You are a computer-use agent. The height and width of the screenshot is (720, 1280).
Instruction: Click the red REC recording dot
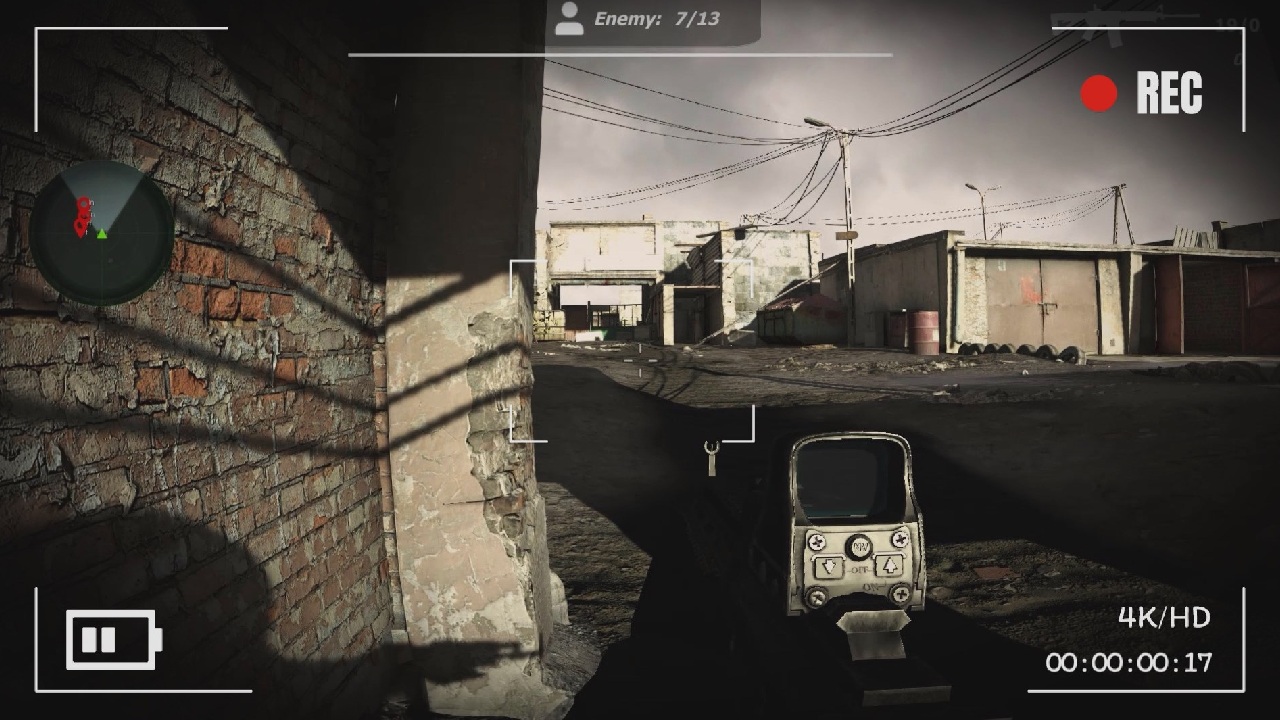click(1097, 94)
